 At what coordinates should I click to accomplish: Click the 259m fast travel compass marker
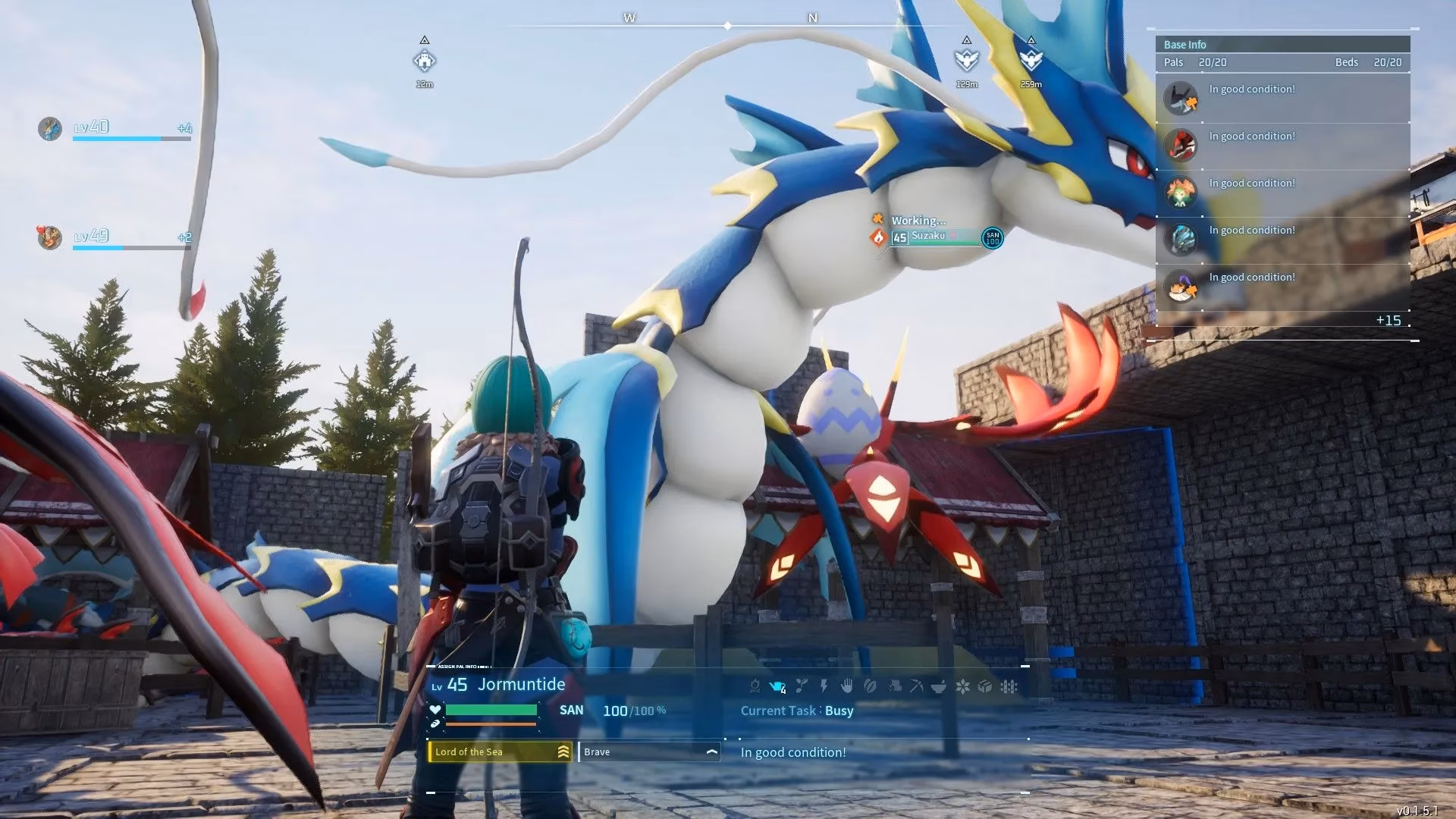click(x=1031, y=60)
